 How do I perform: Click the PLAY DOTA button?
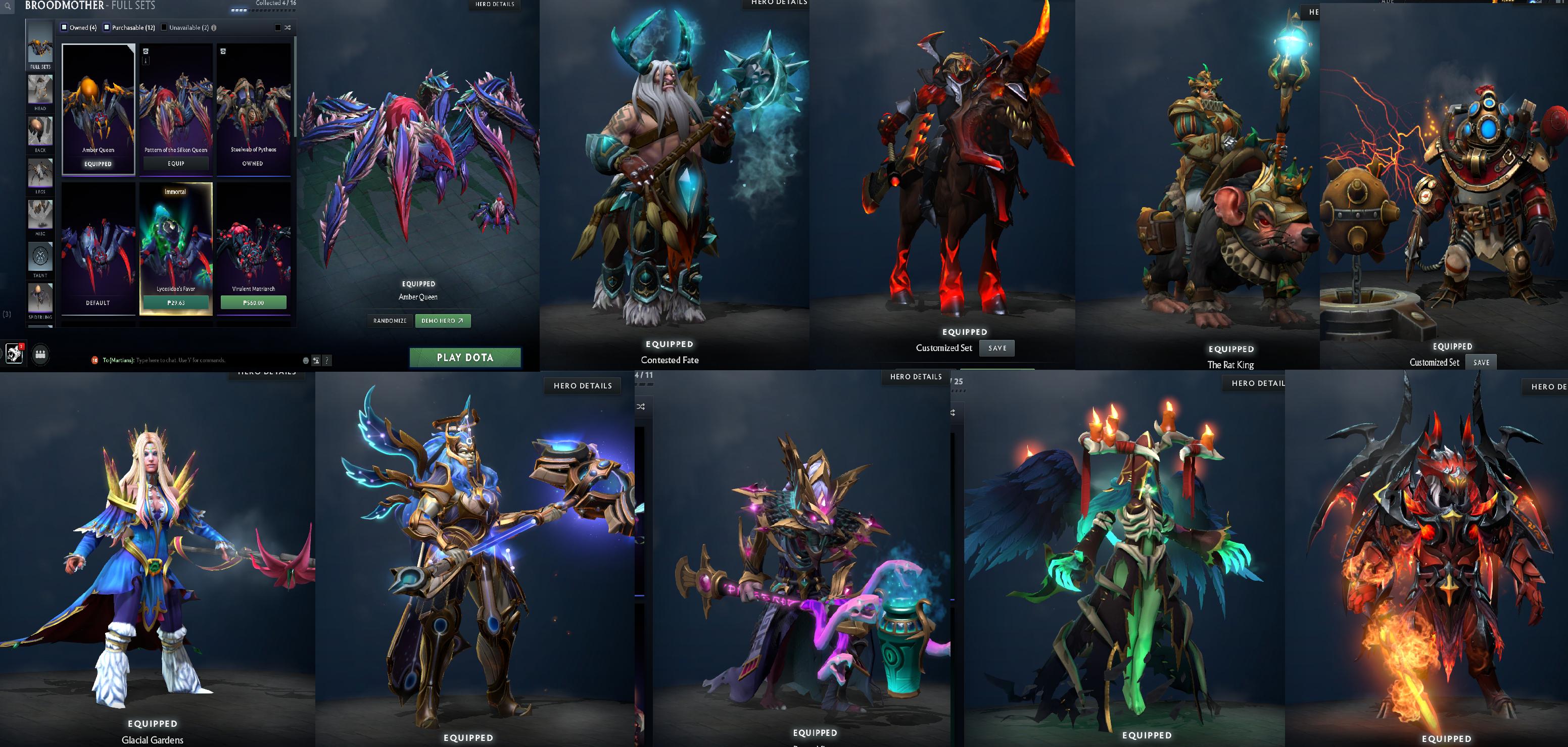(466, 358)
